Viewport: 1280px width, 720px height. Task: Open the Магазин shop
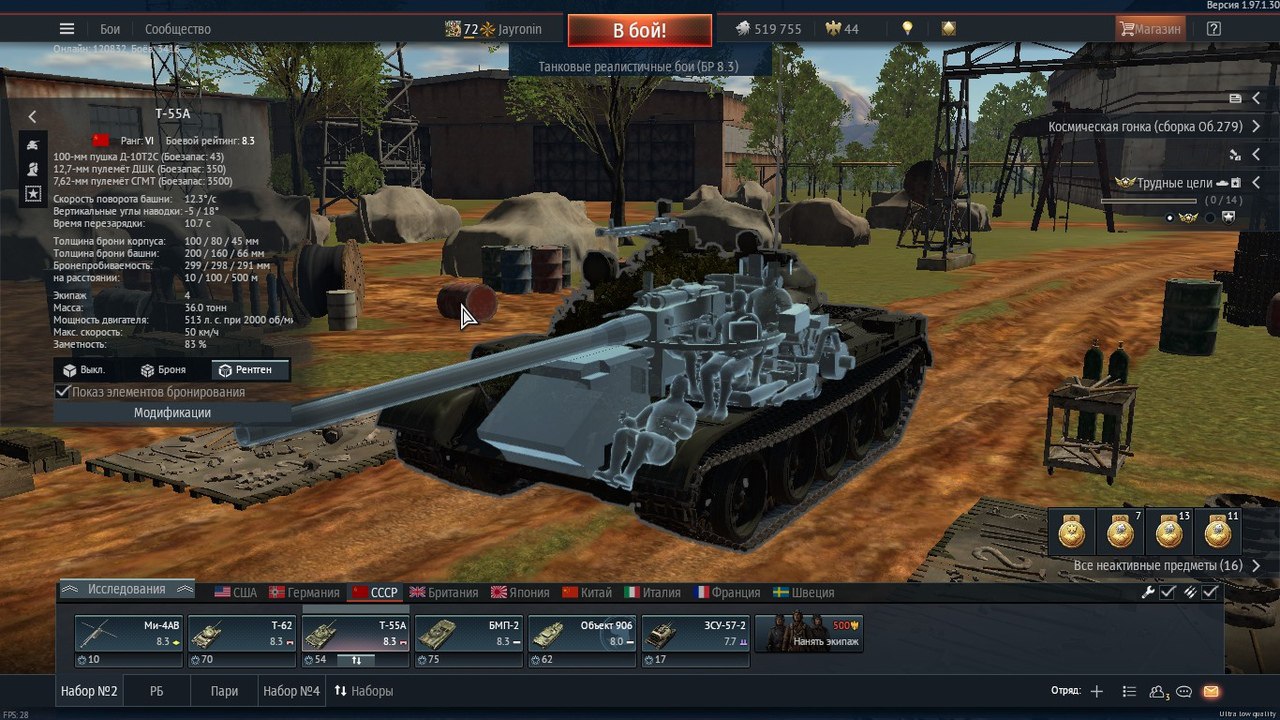pos(1150,29)
